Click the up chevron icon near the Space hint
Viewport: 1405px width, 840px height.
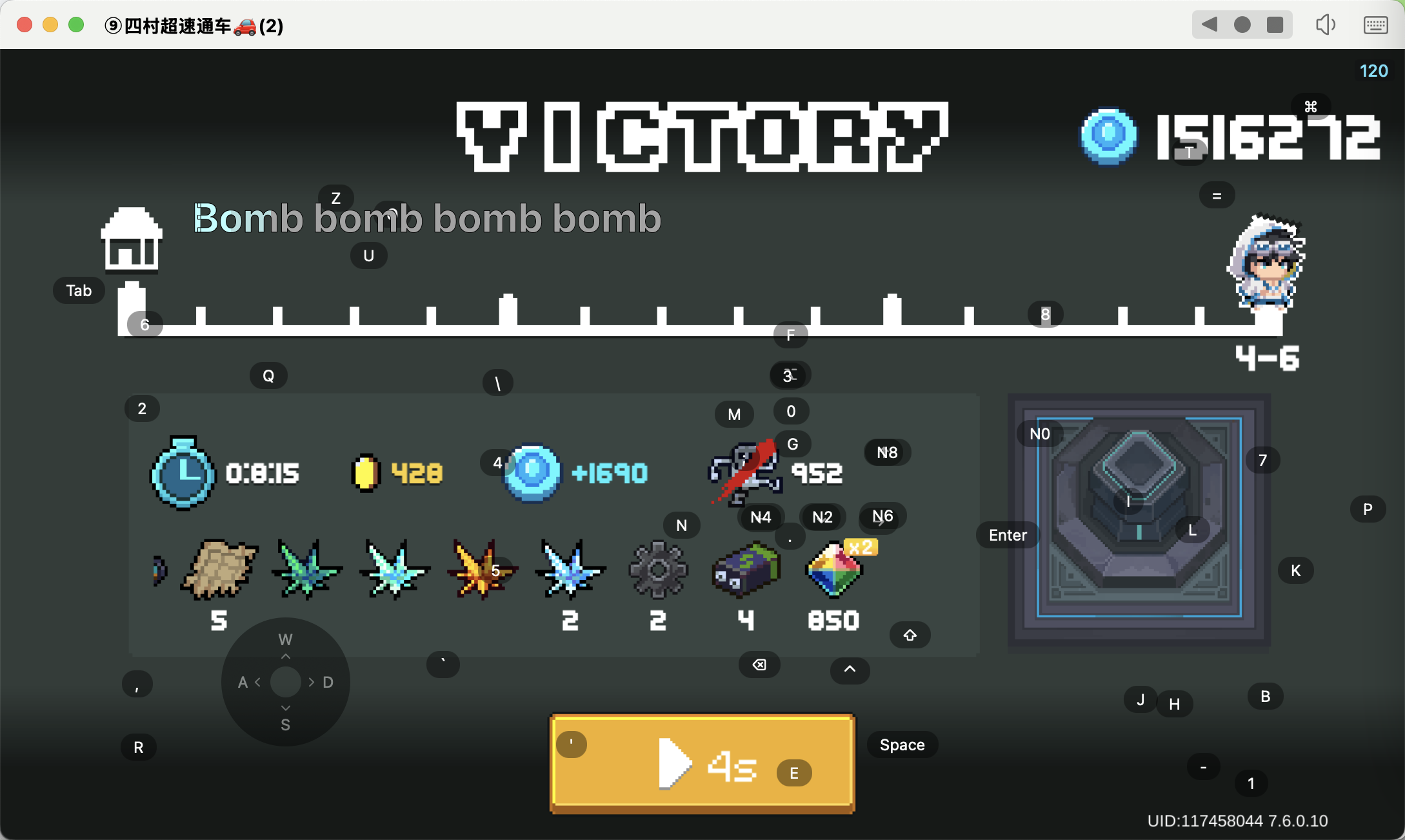tap(850, 671)
